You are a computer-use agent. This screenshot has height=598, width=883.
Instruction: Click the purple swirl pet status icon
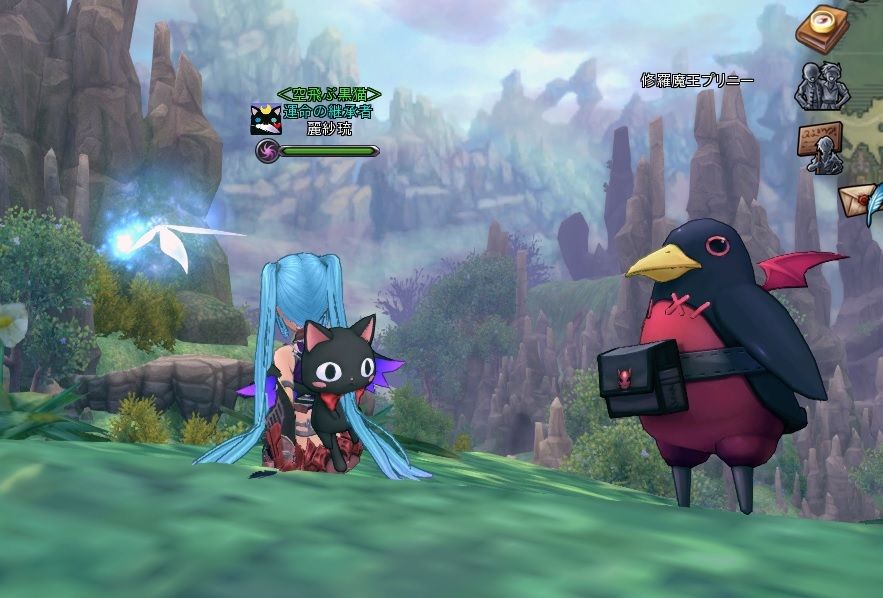266,151
